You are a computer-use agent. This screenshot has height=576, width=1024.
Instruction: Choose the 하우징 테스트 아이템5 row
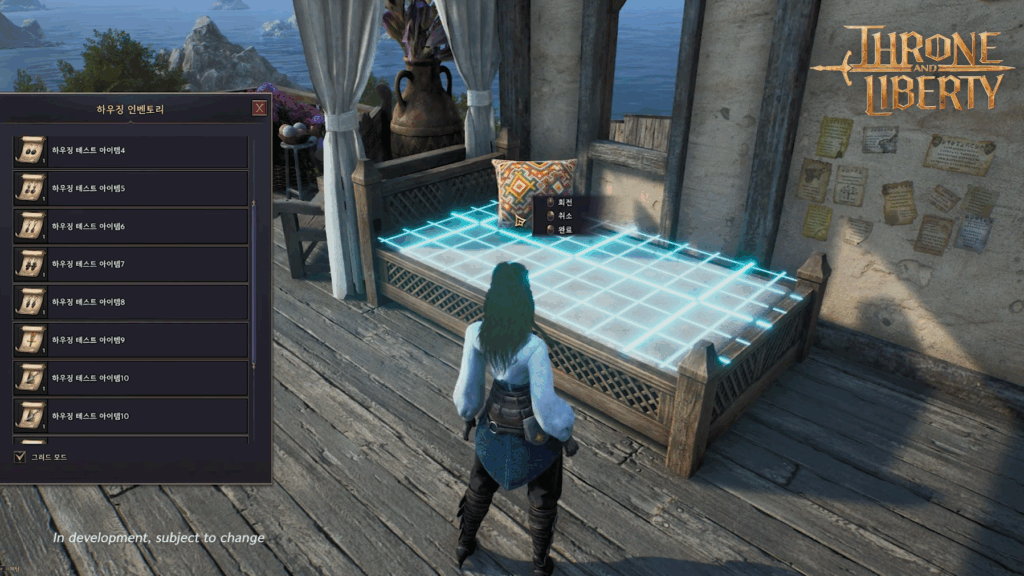[131, 189]
